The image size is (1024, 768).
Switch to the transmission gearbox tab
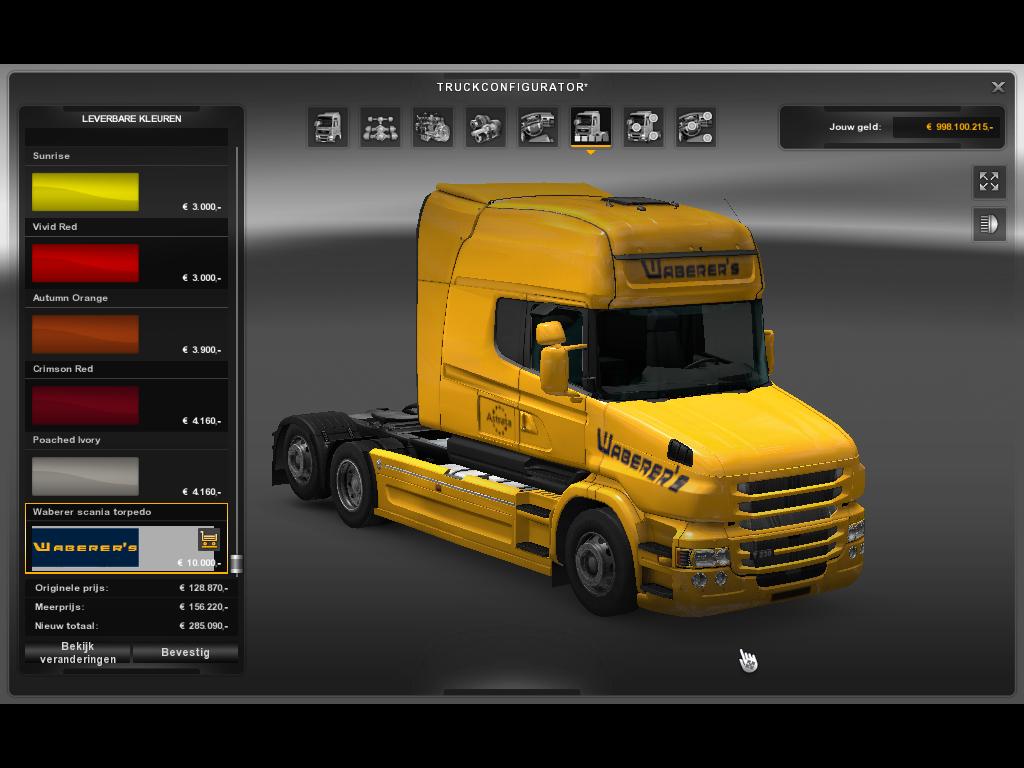tap(485, 127)
